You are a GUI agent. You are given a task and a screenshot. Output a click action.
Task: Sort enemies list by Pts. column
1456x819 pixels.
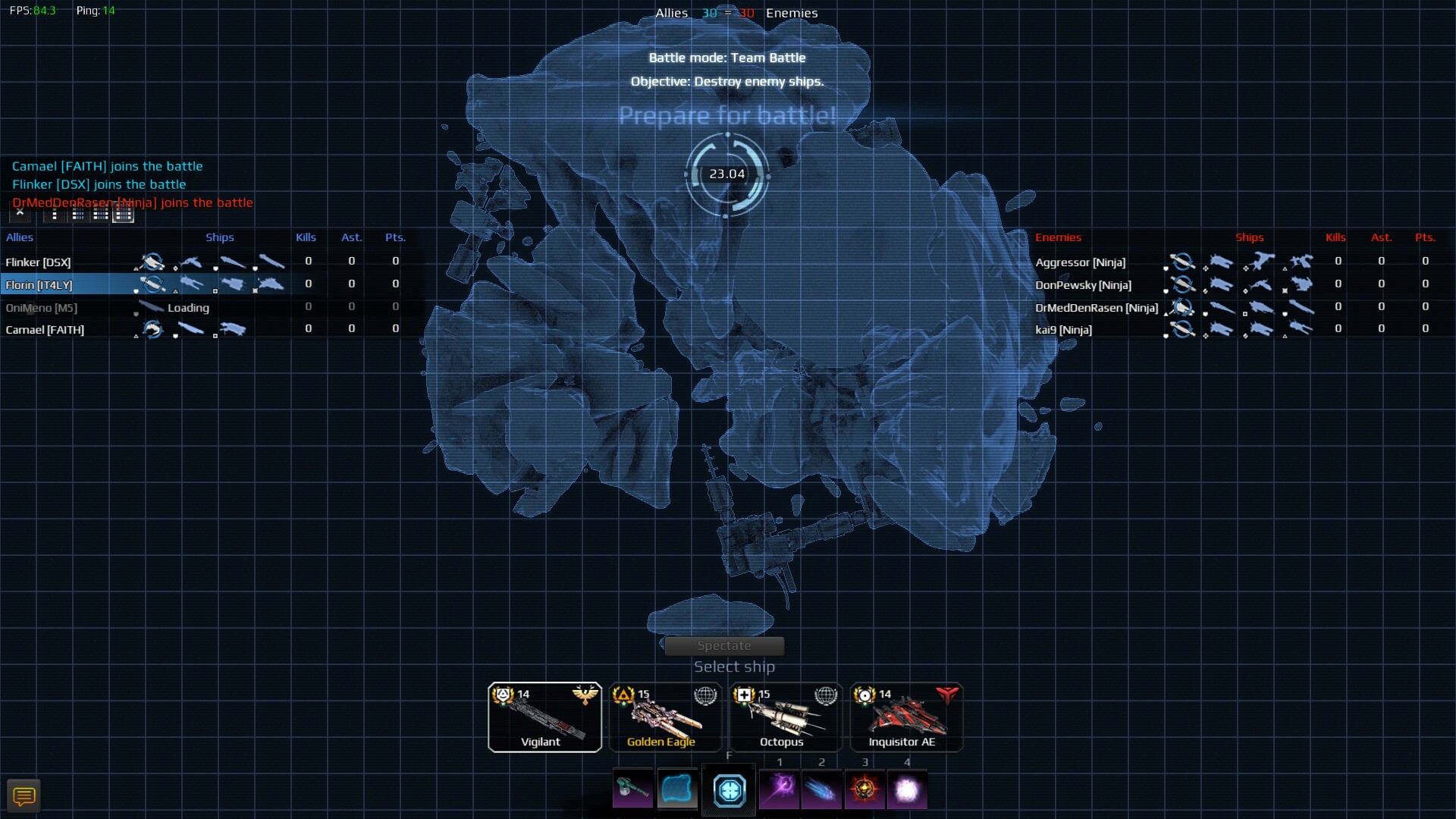(x=1425, y=237)
